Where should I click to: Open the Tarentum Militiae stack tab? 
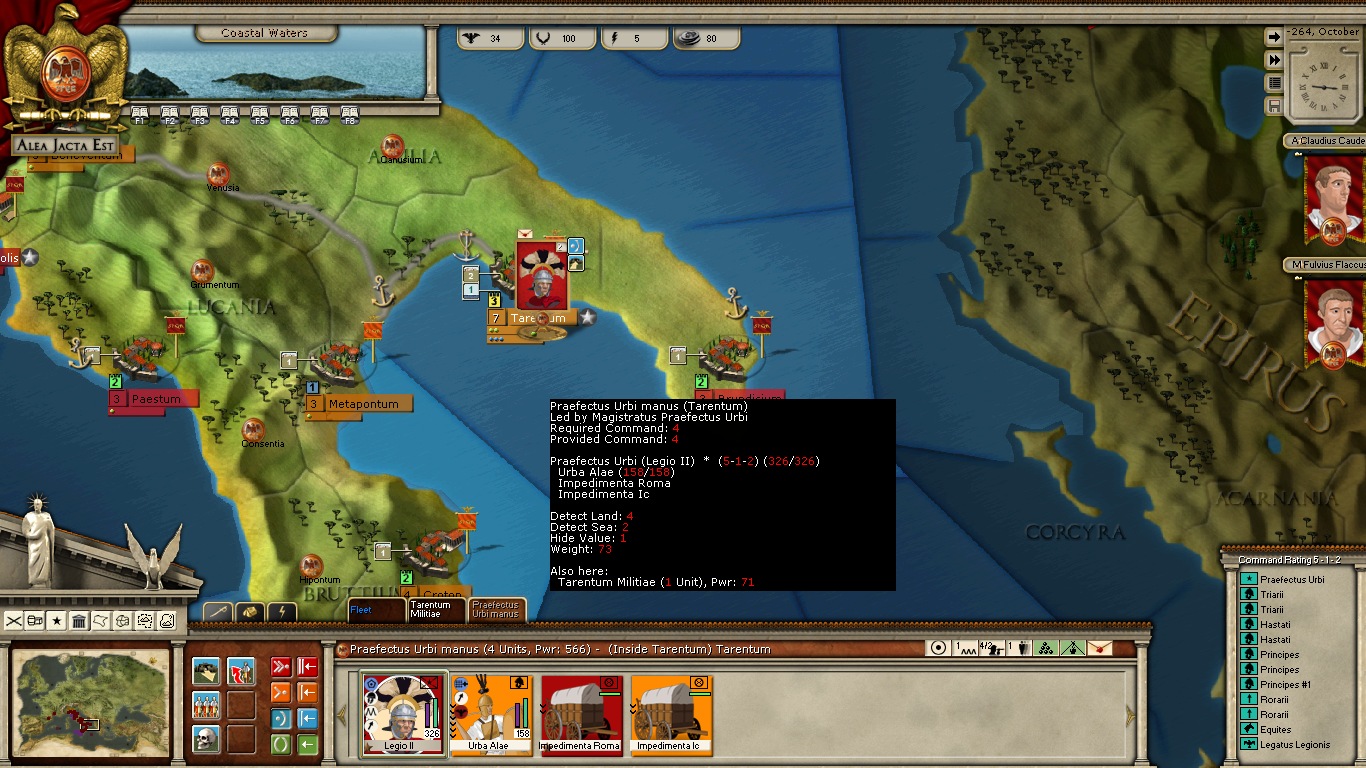(431, 609)
